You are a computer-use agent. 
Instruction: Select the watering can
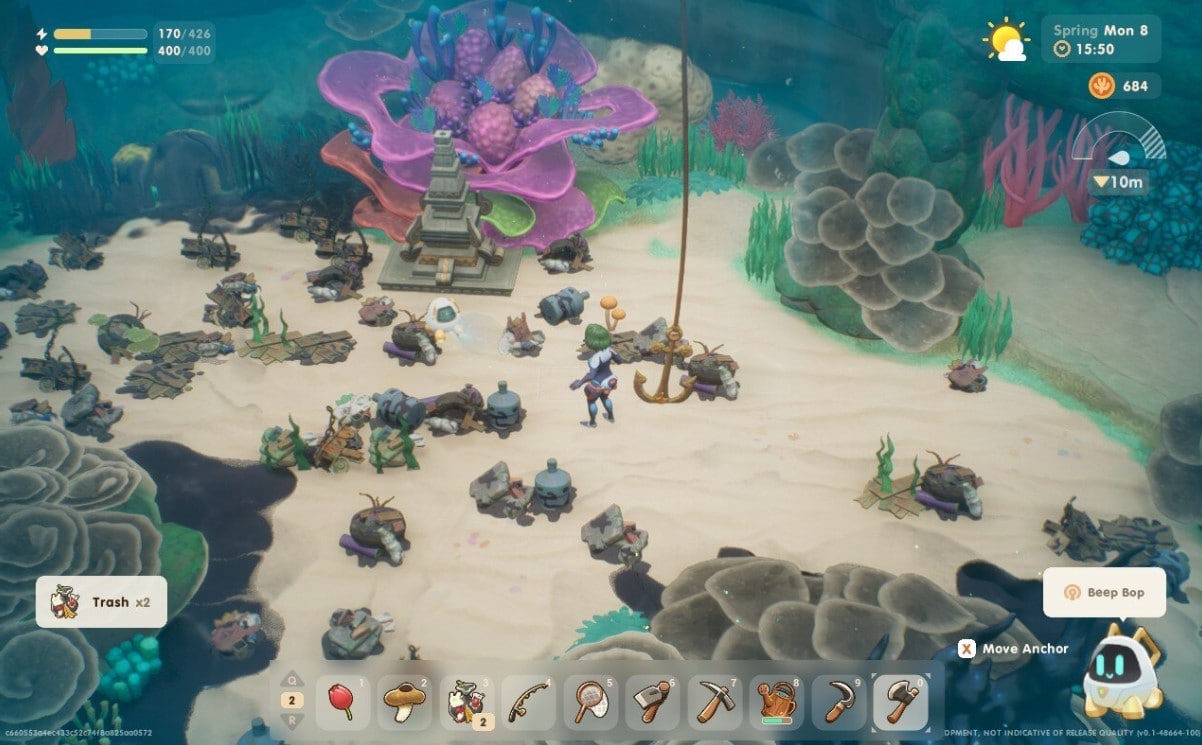pyautogui.click(x=777, y=702)
